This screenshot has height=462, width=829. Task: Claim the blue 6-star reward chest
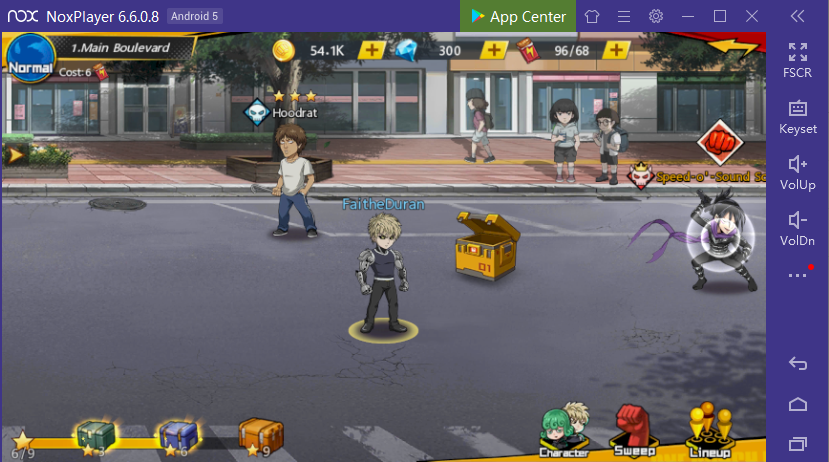(x=177, y=434)
